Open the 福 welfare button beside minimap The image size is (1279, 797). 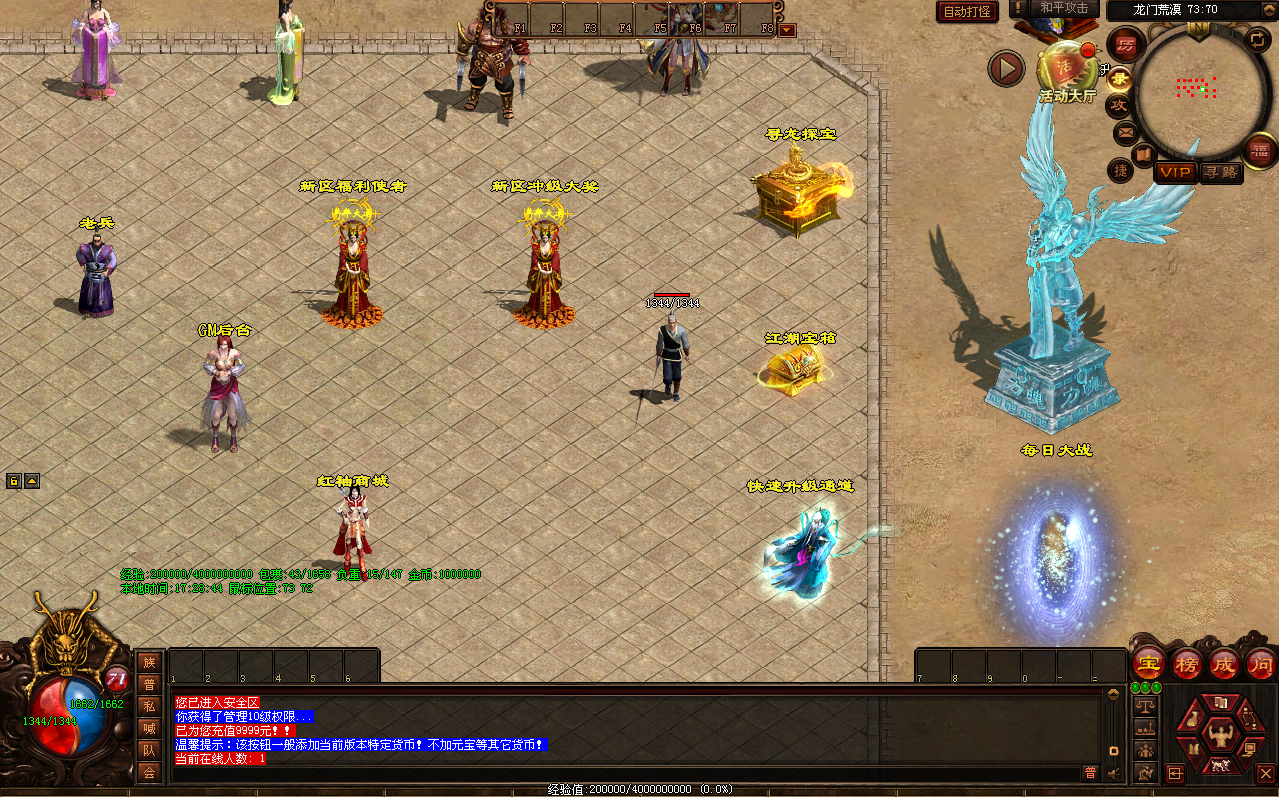(x=1258, y=151)
